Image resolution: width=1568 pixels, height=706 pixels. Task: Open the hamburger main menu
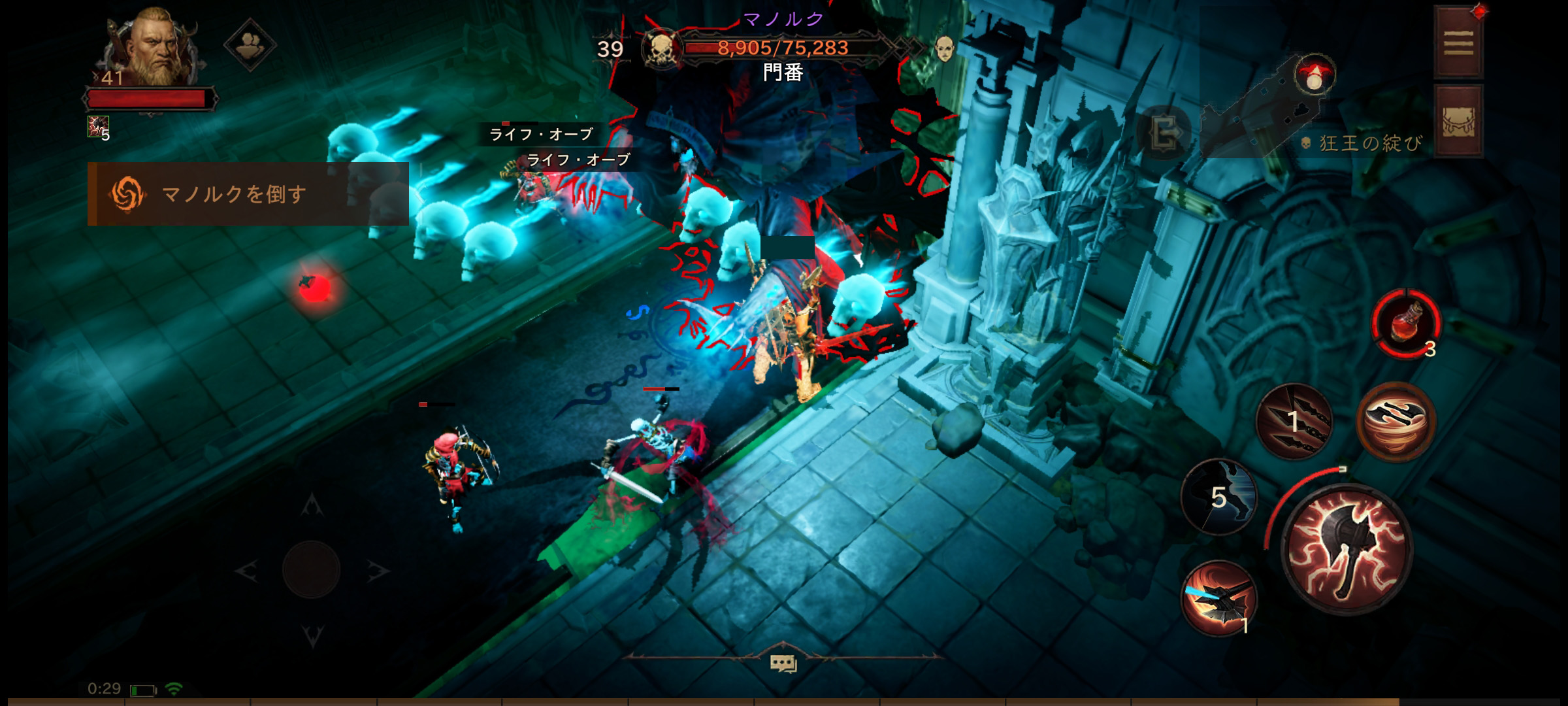(x=1458, y=44)
